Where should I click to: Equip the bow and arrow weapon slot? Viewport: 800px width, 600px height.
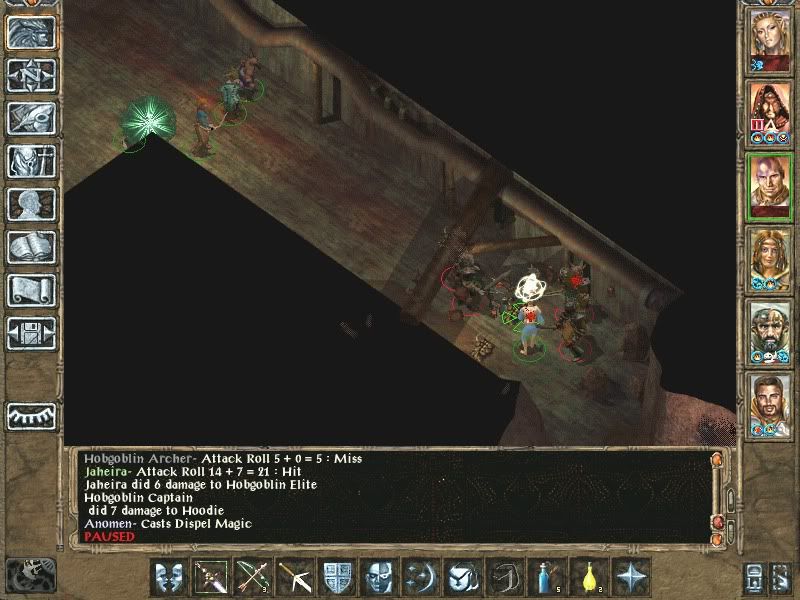pos(253,577)
